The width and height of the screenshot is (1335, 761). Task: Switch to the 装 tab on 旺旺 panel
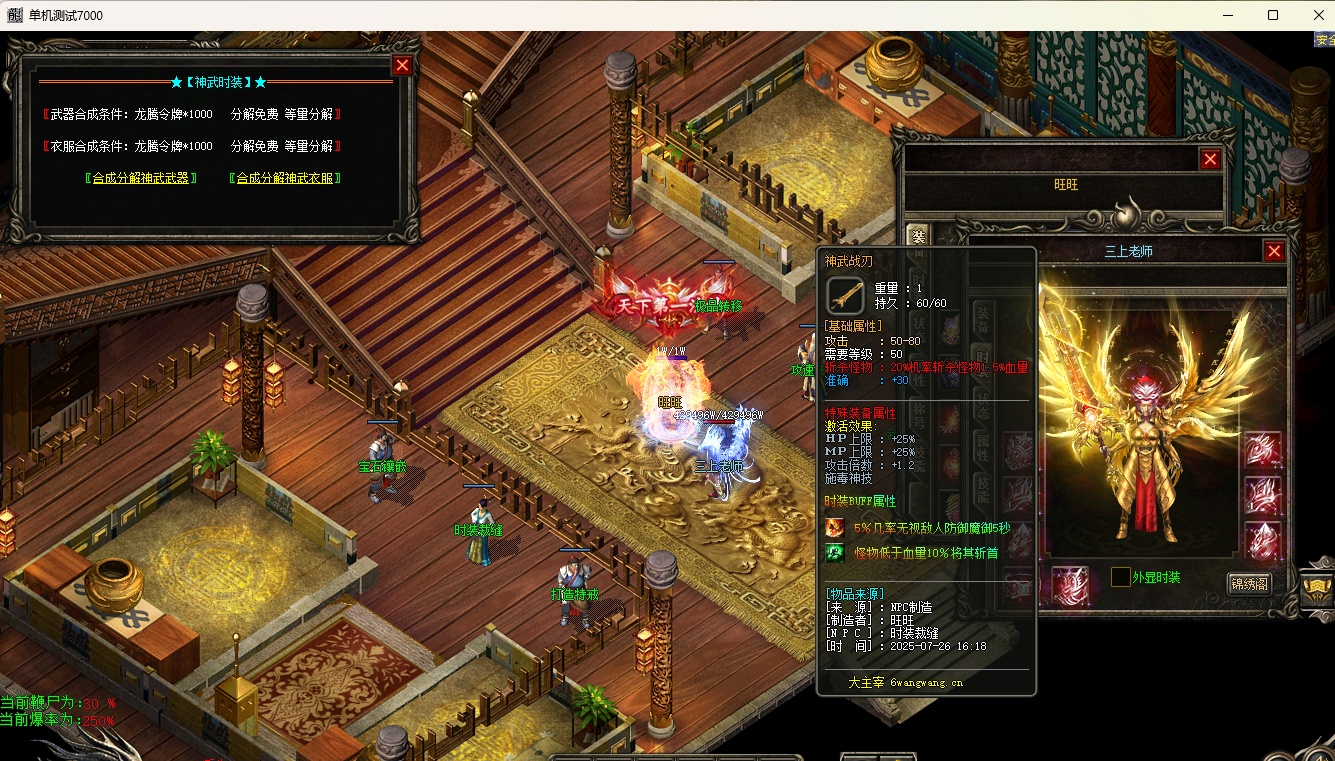917,236
